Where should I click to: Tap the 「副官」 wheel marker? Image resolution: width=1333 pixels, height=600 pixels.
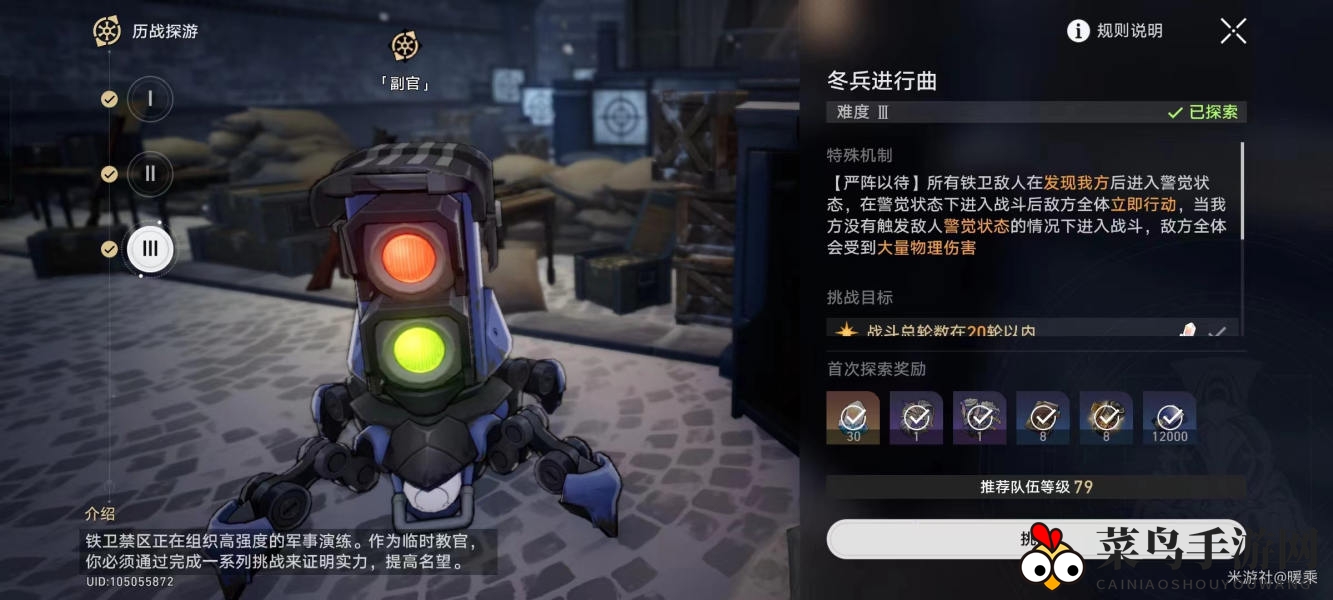(405, 46)
